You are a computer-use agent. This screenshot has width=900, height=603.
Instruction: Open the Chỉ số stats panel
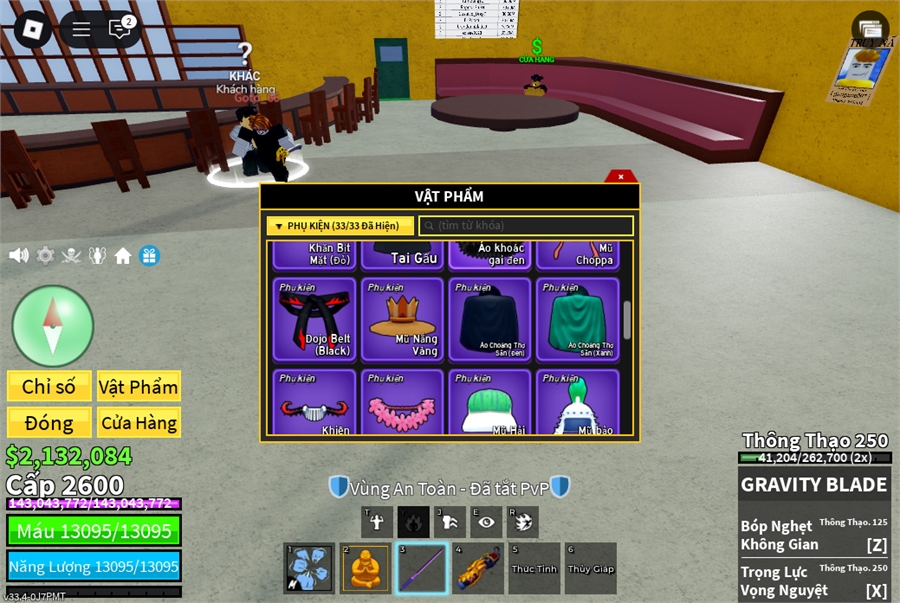(49, 387)
